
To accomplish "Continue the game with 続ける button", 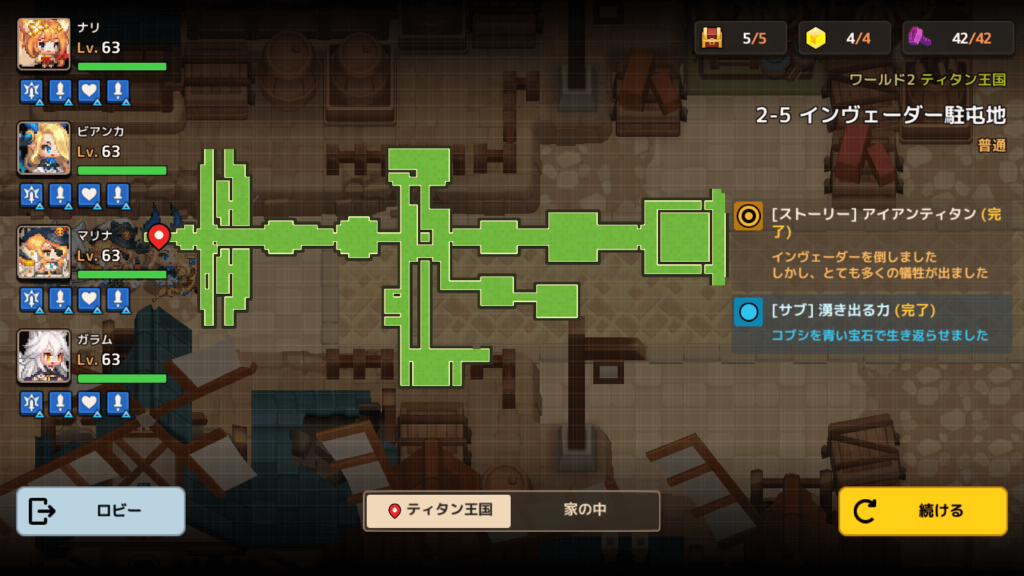I will (922, 511).
